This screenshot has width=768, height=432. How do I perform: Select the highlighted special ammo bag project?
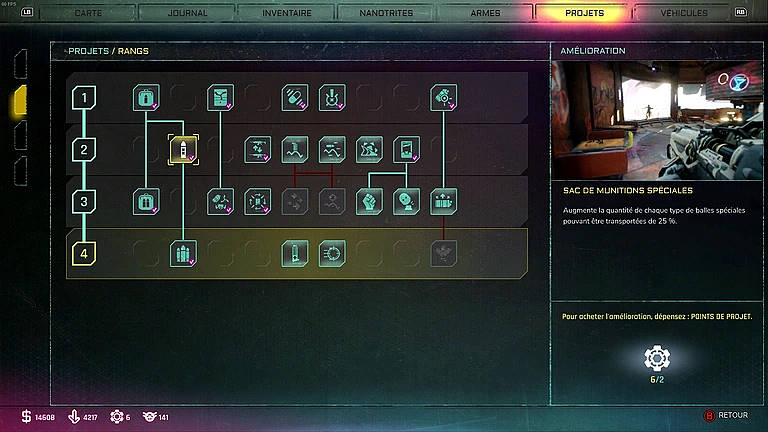[x=183, y=150]
